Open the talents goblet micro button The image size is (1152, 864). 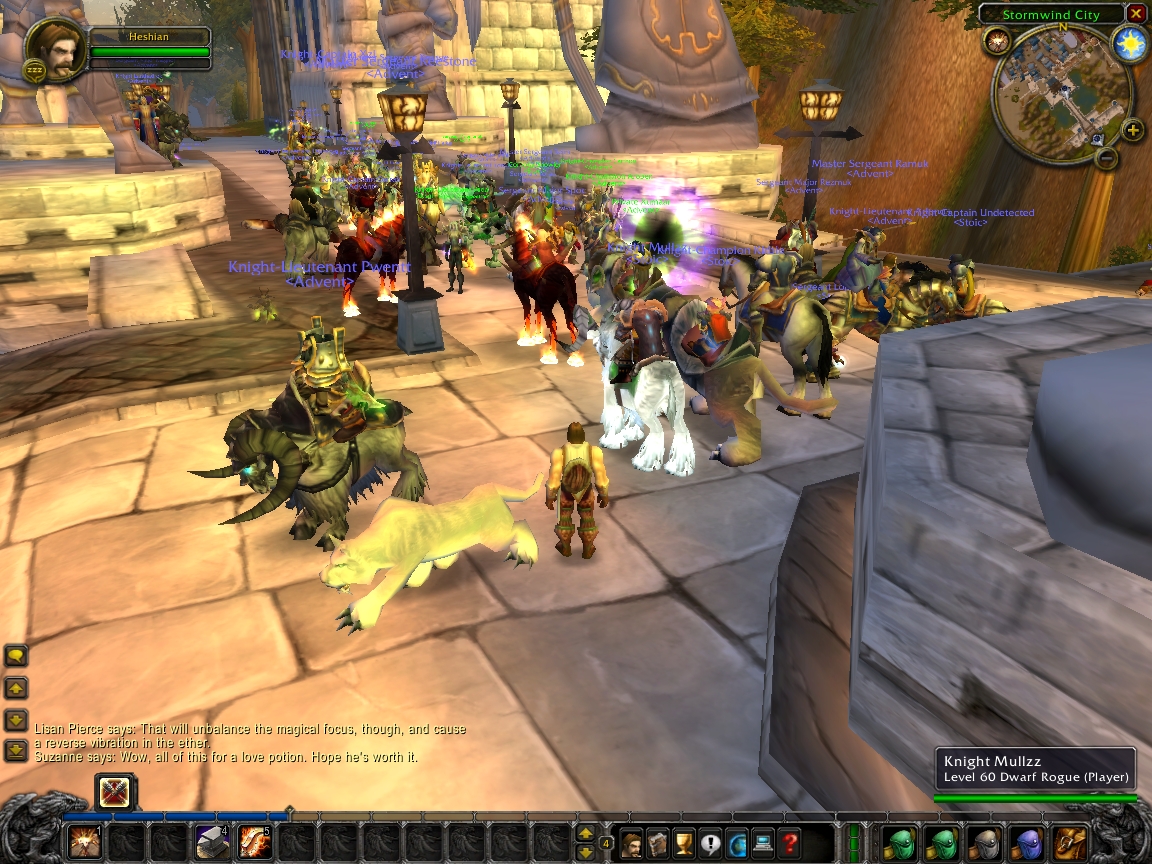click(684, 842)
